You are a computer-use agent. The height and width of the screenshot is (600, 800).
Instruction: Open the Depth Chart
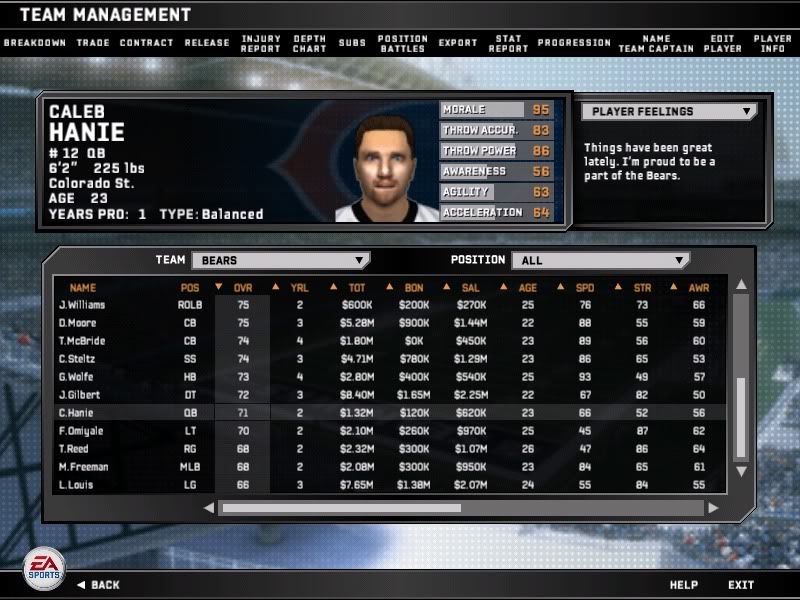tap(309, 43)
